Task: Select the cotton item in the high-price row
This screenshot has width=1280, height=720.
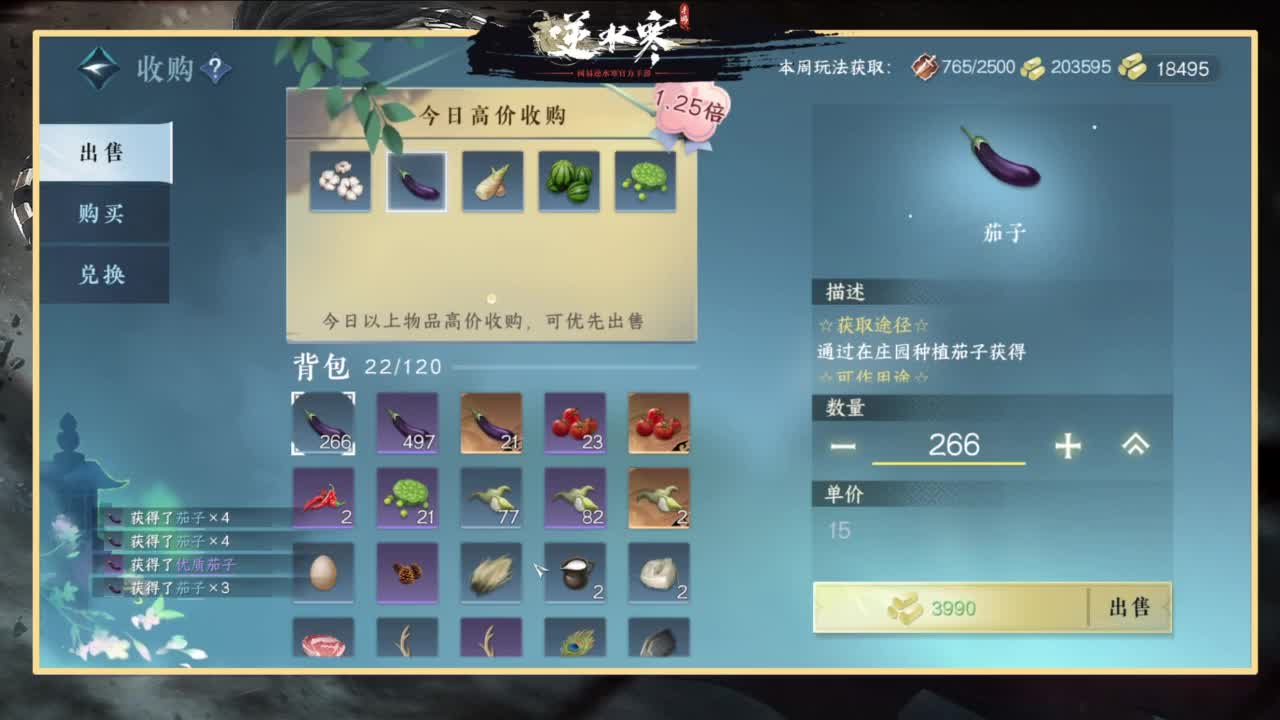Action: point(341,180)
